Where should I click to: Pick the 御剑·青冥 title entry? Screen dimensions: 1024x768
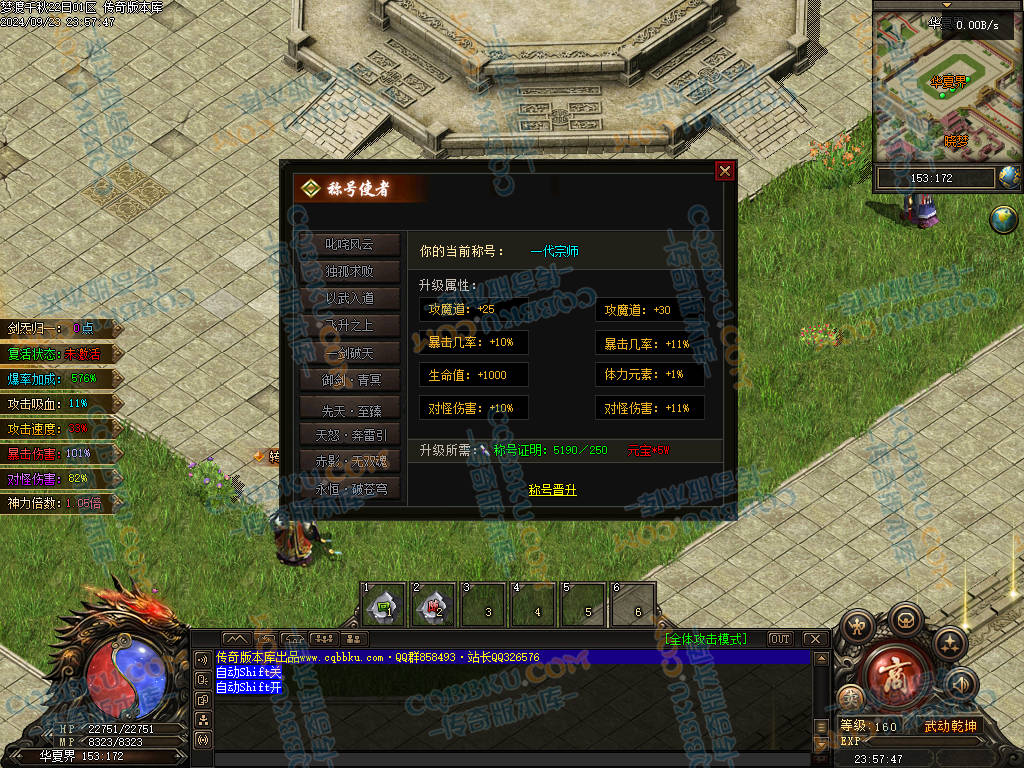coord(349,380)
